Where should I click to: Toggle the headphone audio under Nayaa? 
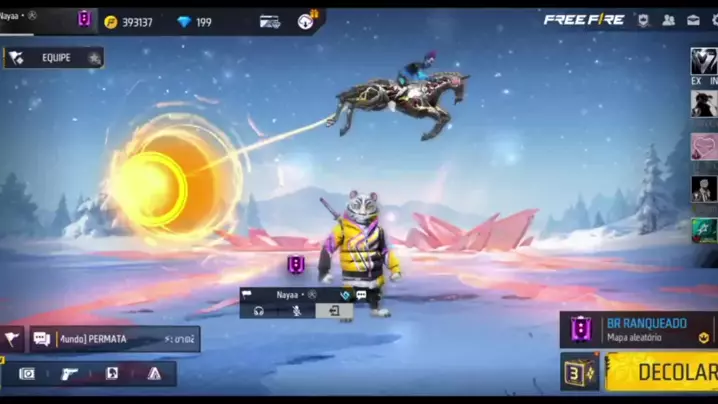pyautogui.click(x=258, y=311)
